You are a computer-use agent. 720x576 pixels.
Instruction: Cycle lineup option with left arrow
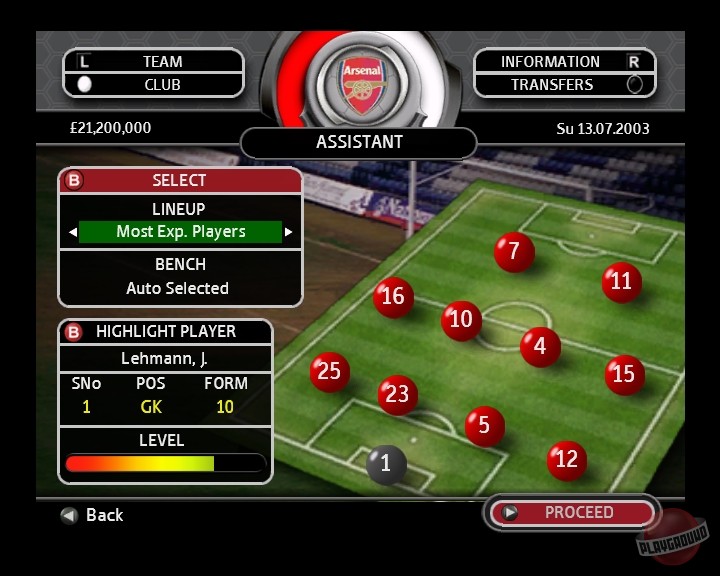[x=72, y=232]
